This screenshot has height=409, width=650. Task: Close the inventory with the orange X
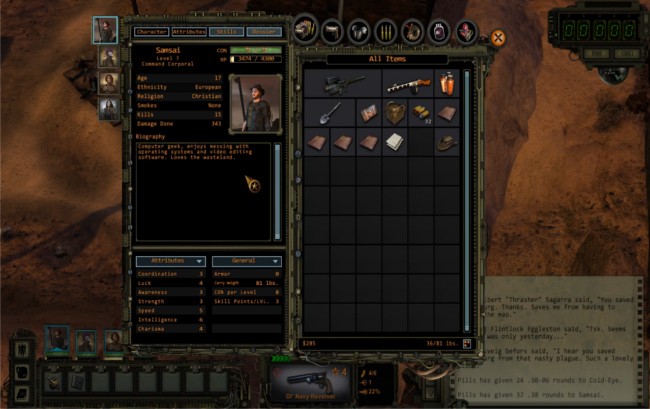[x=497, y=38]
